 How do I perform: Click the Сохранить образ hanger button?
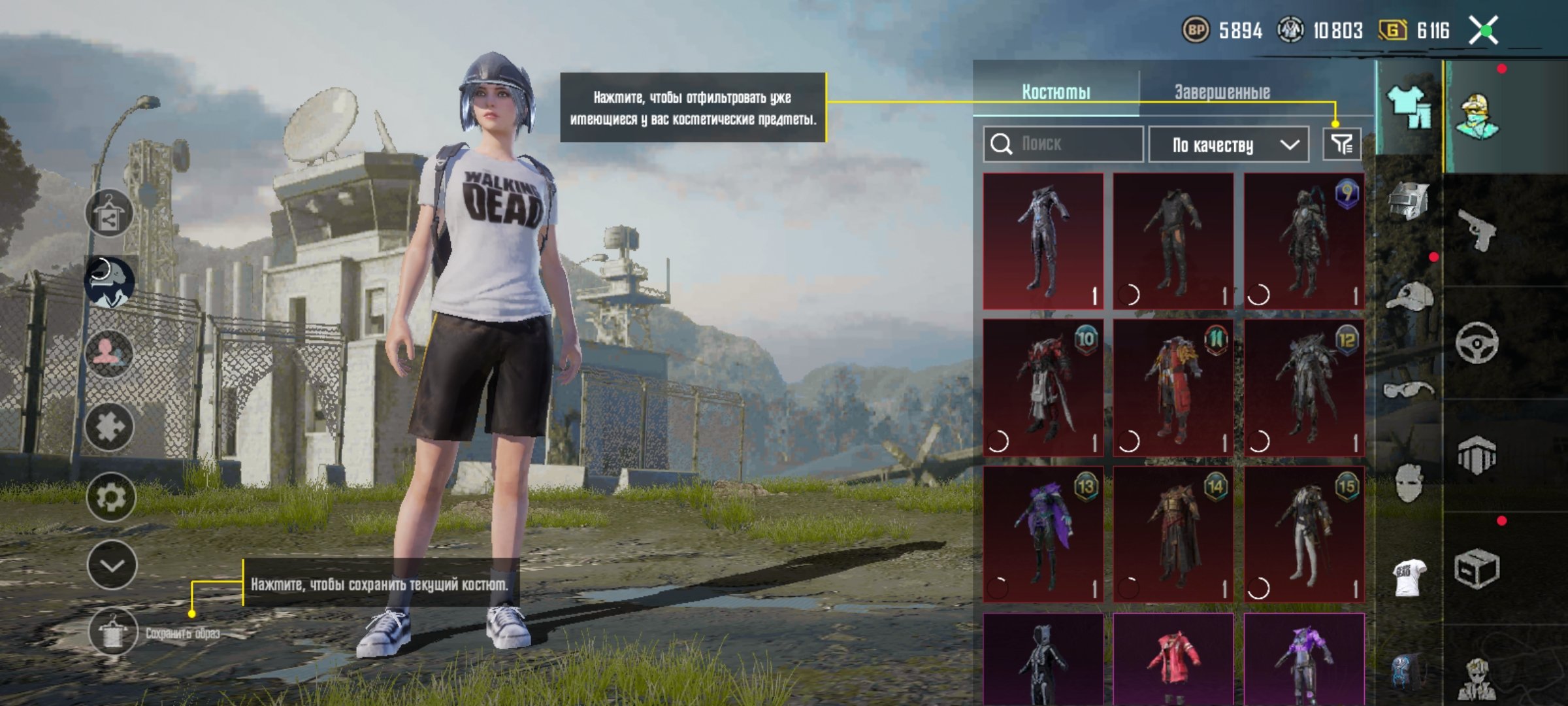point(113,631)
